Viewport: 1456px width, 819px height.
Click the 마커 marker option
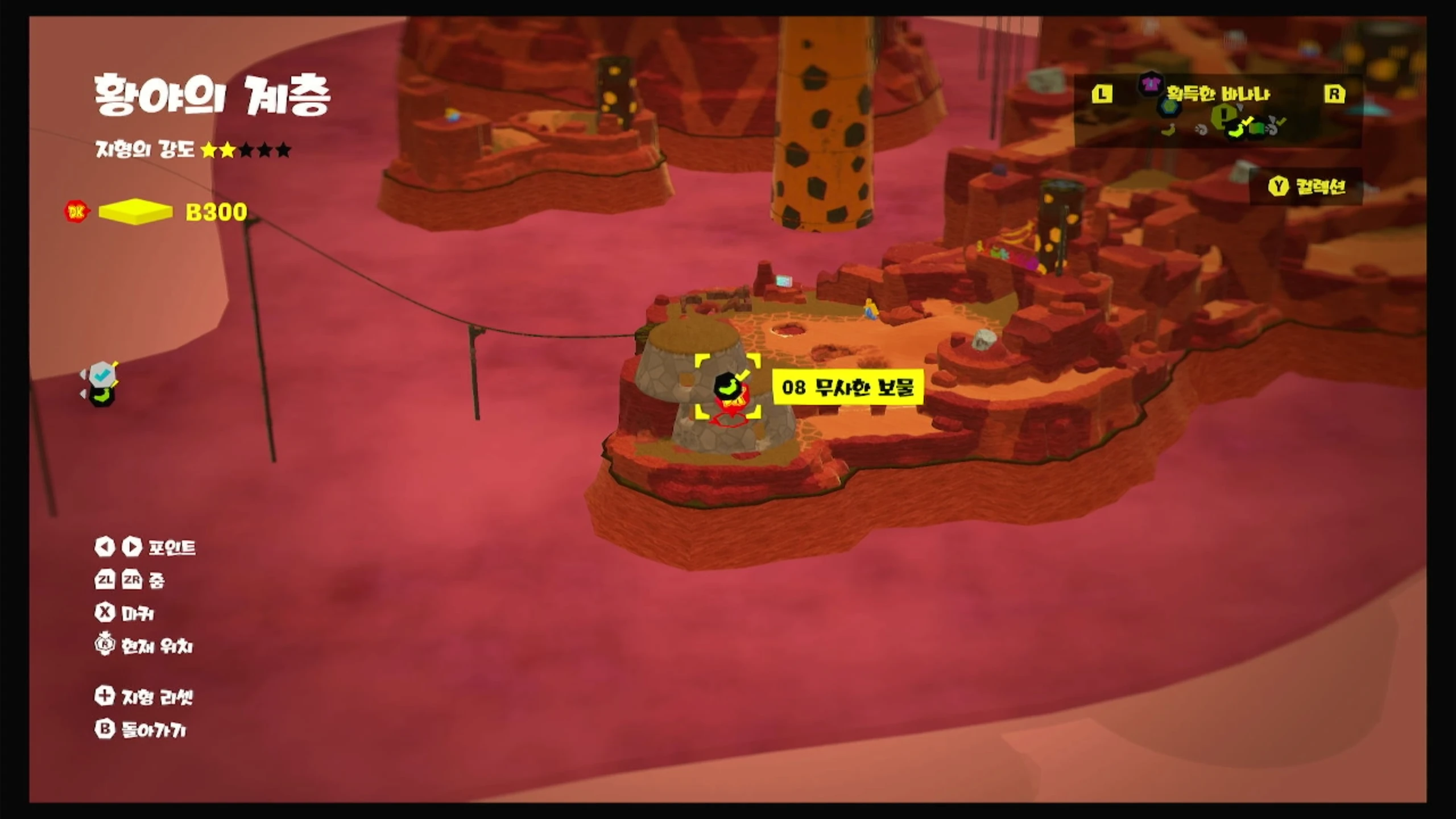pos(125,613)
